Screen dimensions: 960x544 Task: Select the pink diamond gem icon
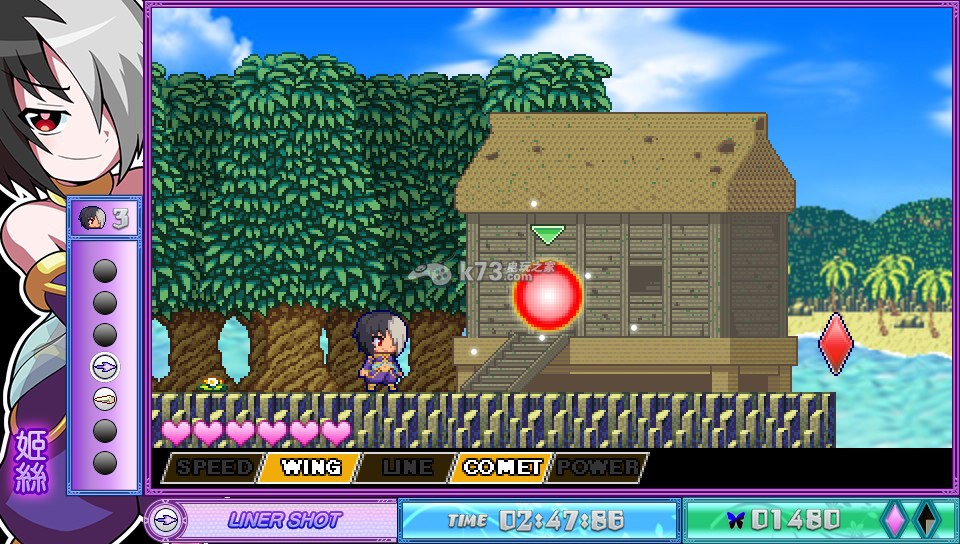(894, 519)
